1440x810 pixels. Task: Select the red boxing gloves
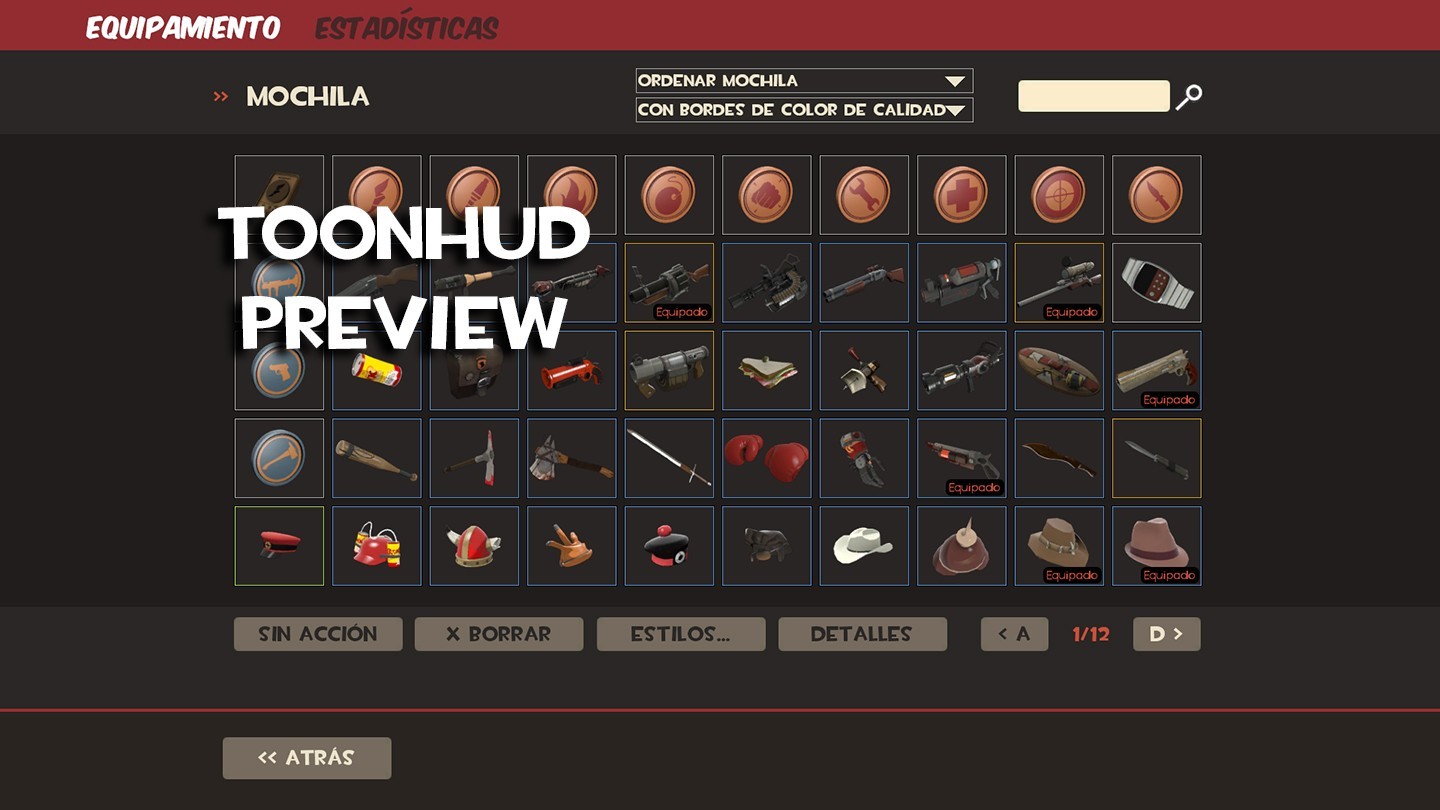[x=766, y=458]
